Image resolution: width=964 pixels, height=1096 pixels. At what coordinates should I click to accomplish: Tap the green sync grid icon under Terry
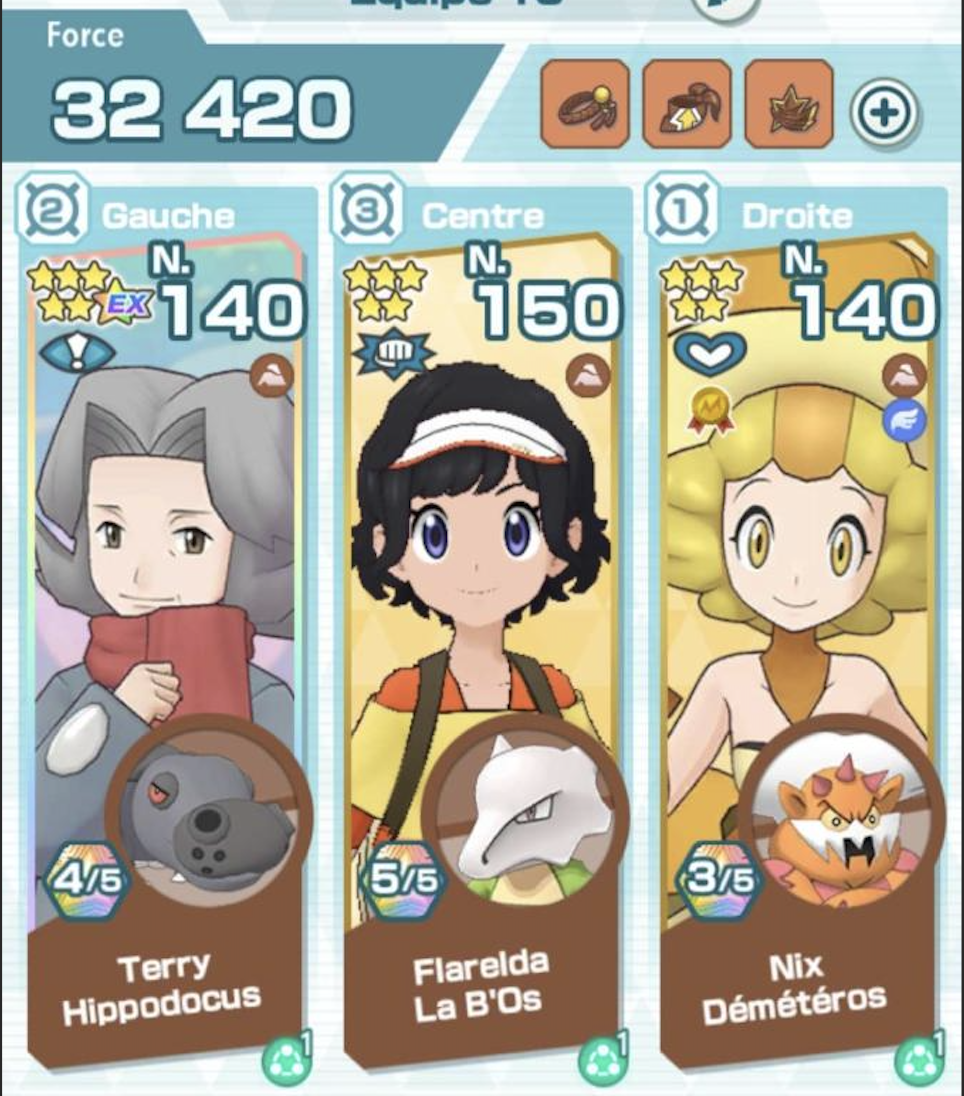(x=285, y=1063)
